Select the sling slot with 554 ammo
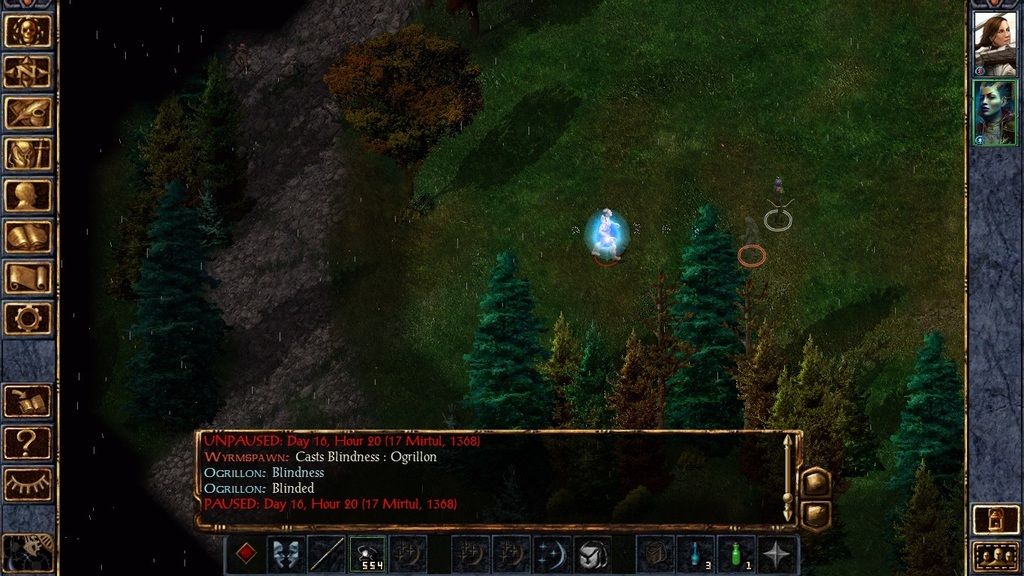The image size is (1024, 576). [367, 554]
